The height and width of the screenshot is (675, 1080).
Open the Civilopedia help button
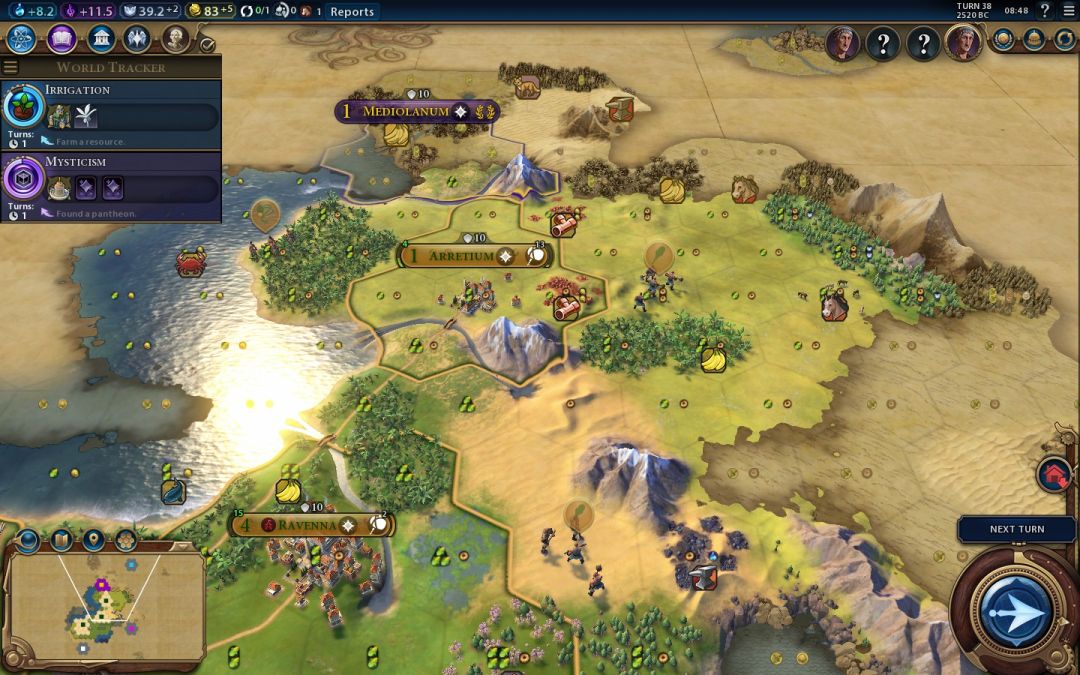point(1045,11)
